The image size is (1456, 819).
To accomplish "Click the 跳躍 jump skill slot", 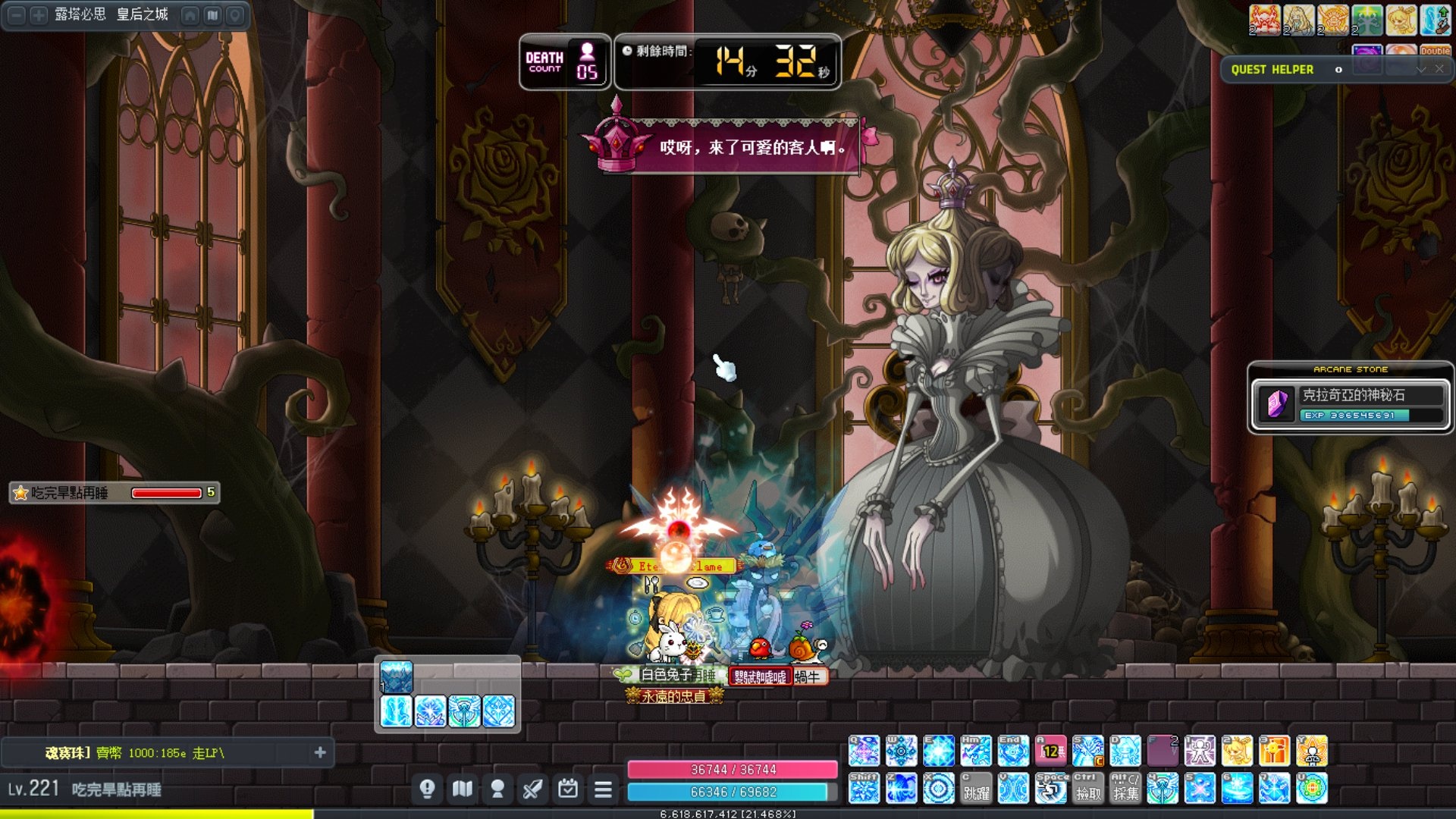I will tap(976, 789).
